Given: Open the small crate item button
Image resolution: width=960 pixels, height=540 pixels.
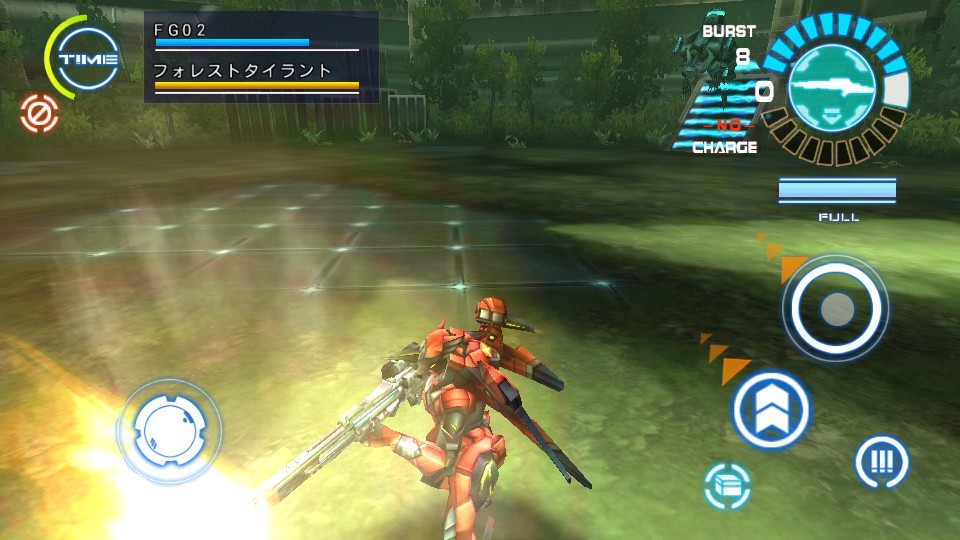Looking at the screenshot, I should [x=727, y=486].
